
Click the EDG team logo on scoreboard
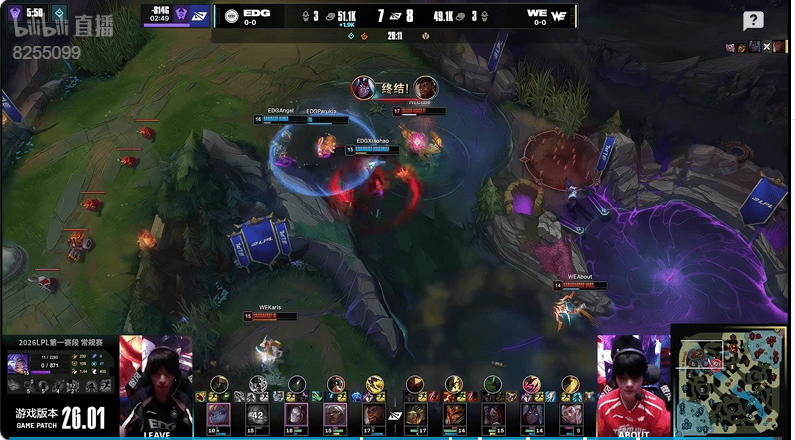232,16
